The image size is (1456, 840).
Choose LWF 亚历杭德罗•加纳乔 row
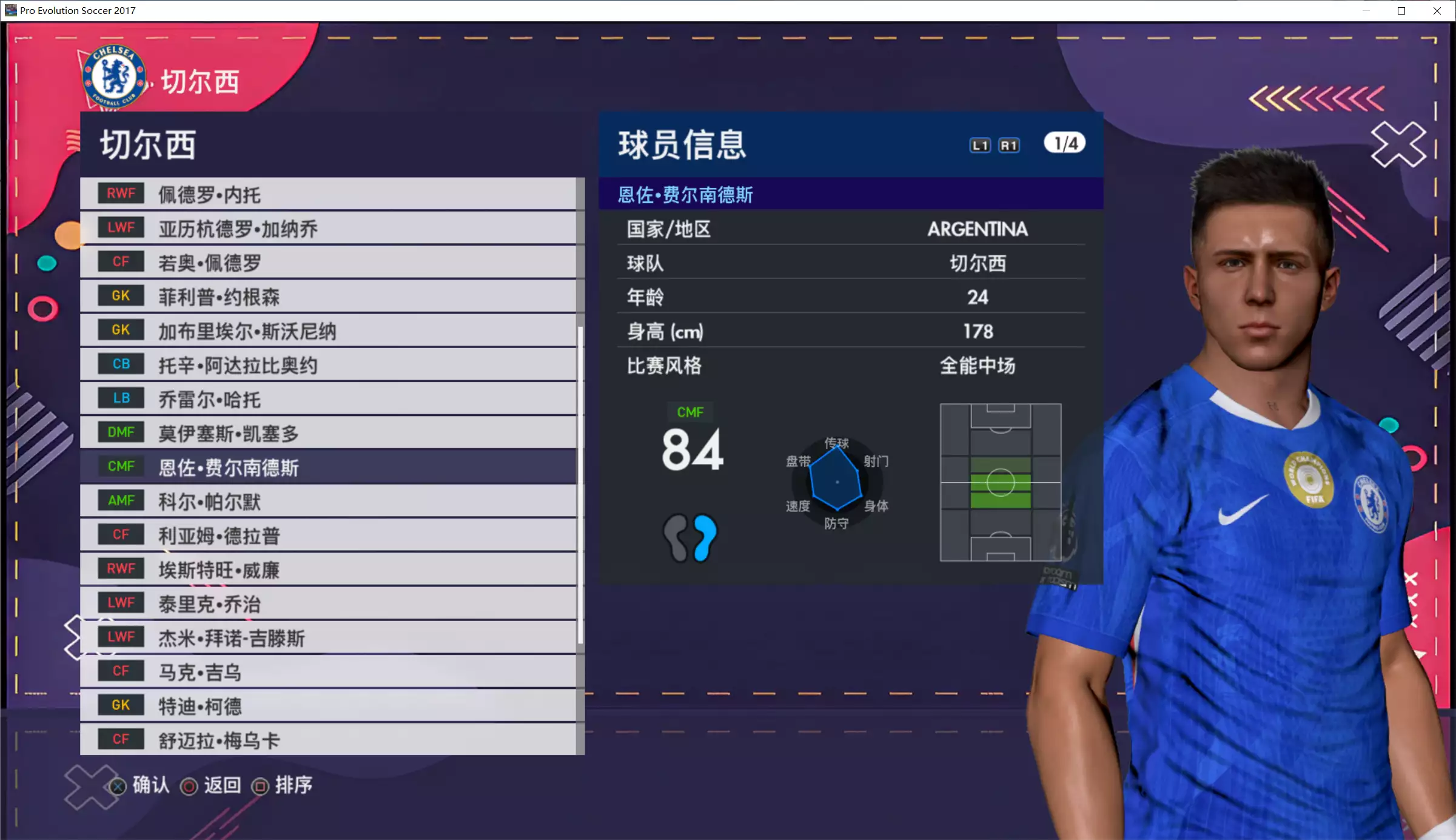click(x=327, y=228)
